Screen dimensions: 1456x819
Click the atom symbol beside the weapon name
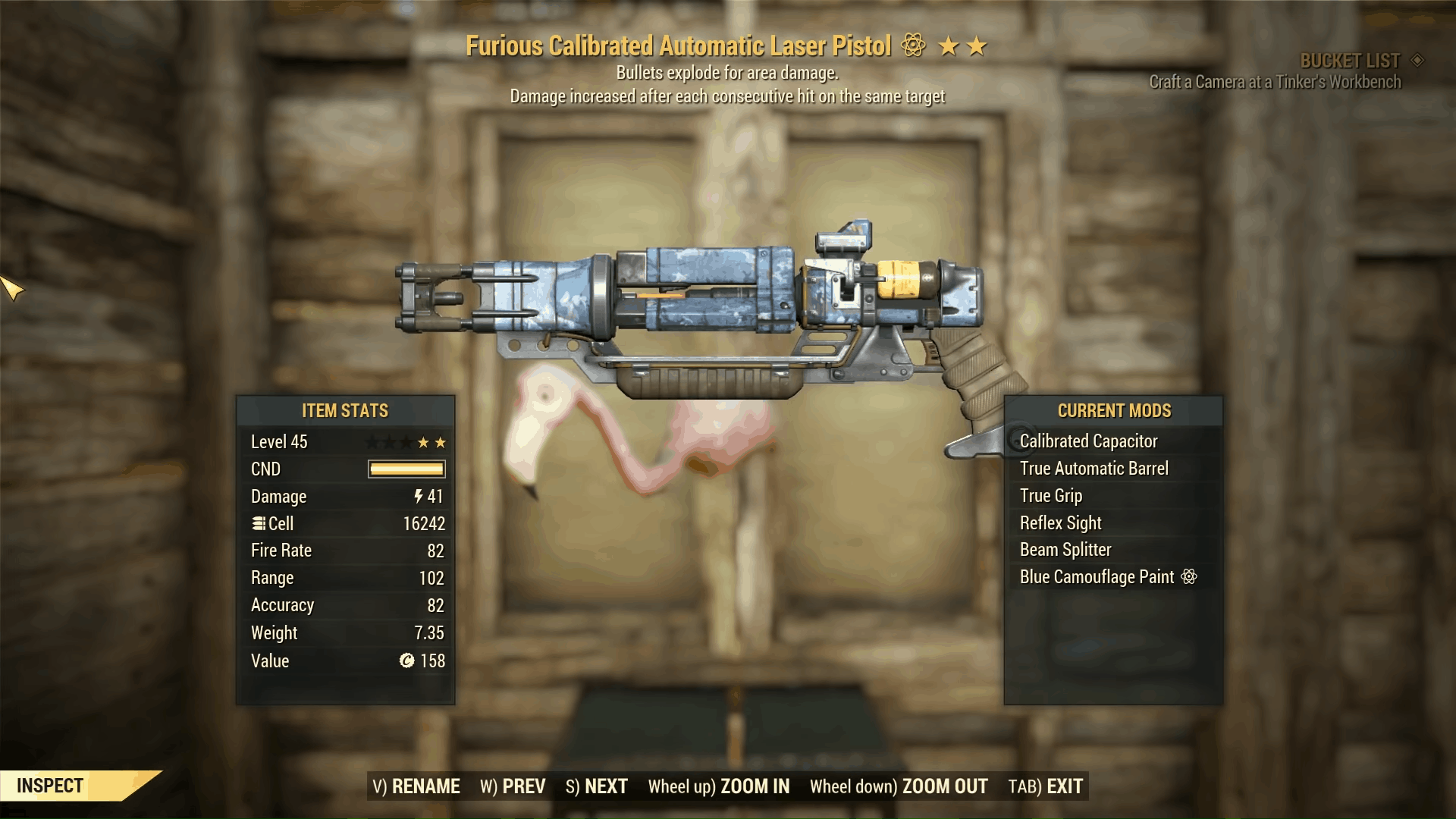pyautogui.click(x=914, y=45)
